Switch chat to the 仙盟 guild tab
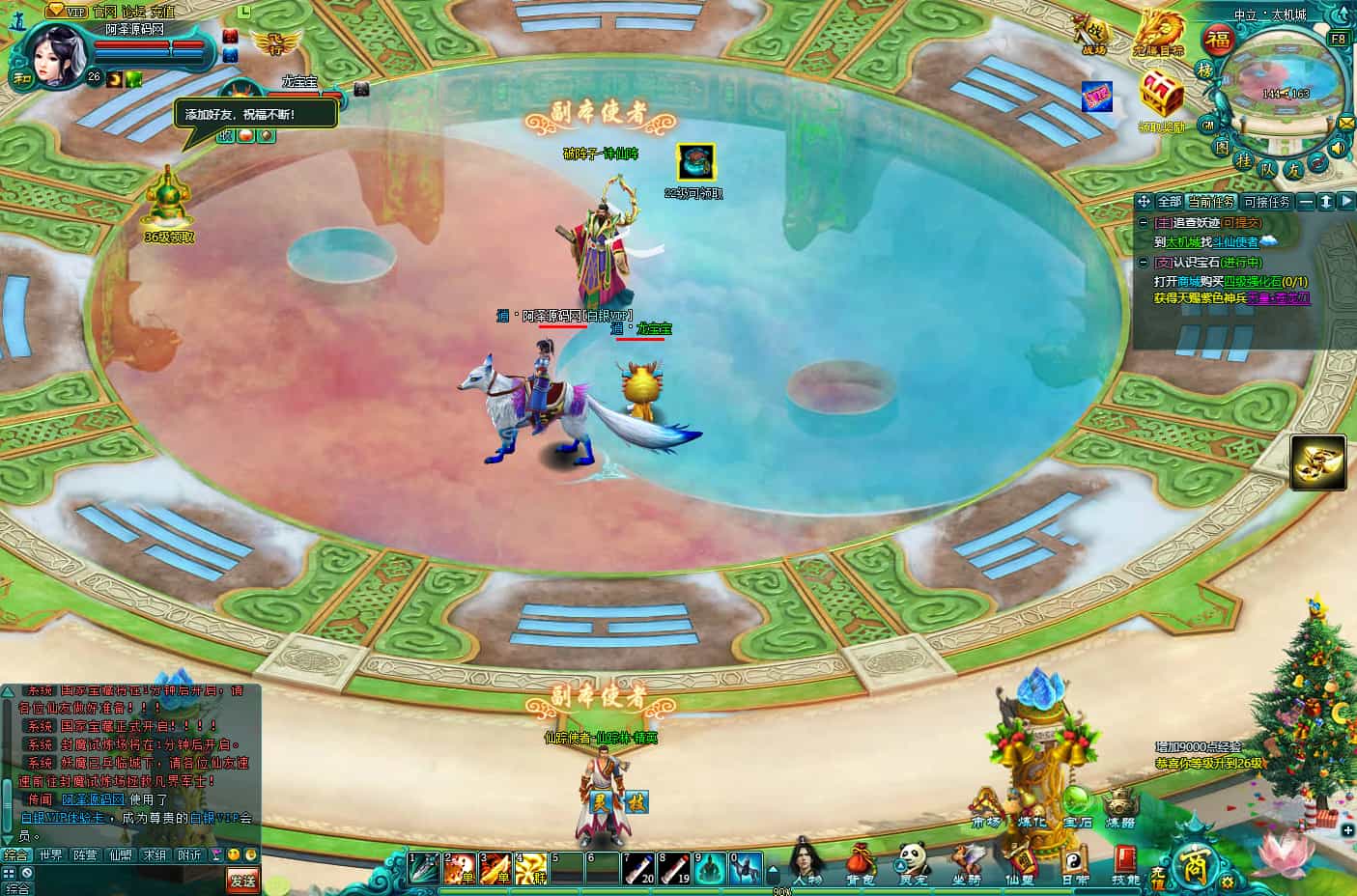This screenshot has width=1357, height=896. click(121, 855)
